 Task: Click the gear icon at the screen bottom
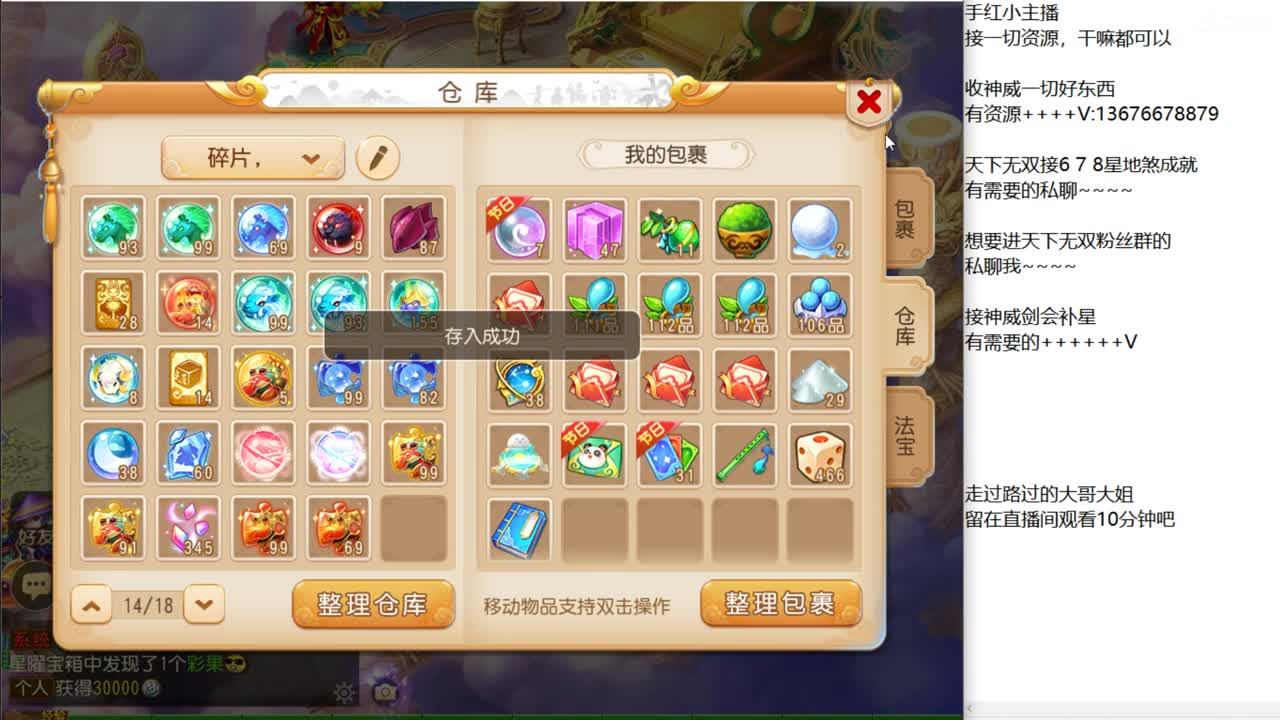click(x=342, y=691)
